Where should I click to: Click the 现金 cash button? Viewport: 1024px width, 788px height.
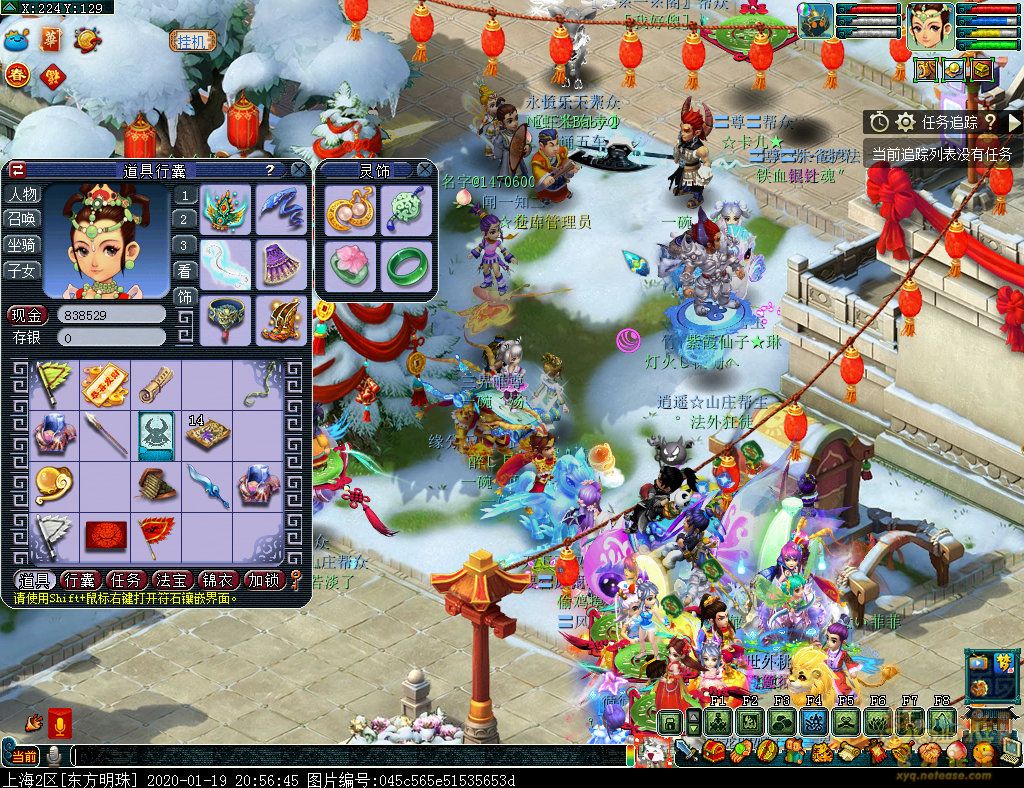[x=25, y=315]
